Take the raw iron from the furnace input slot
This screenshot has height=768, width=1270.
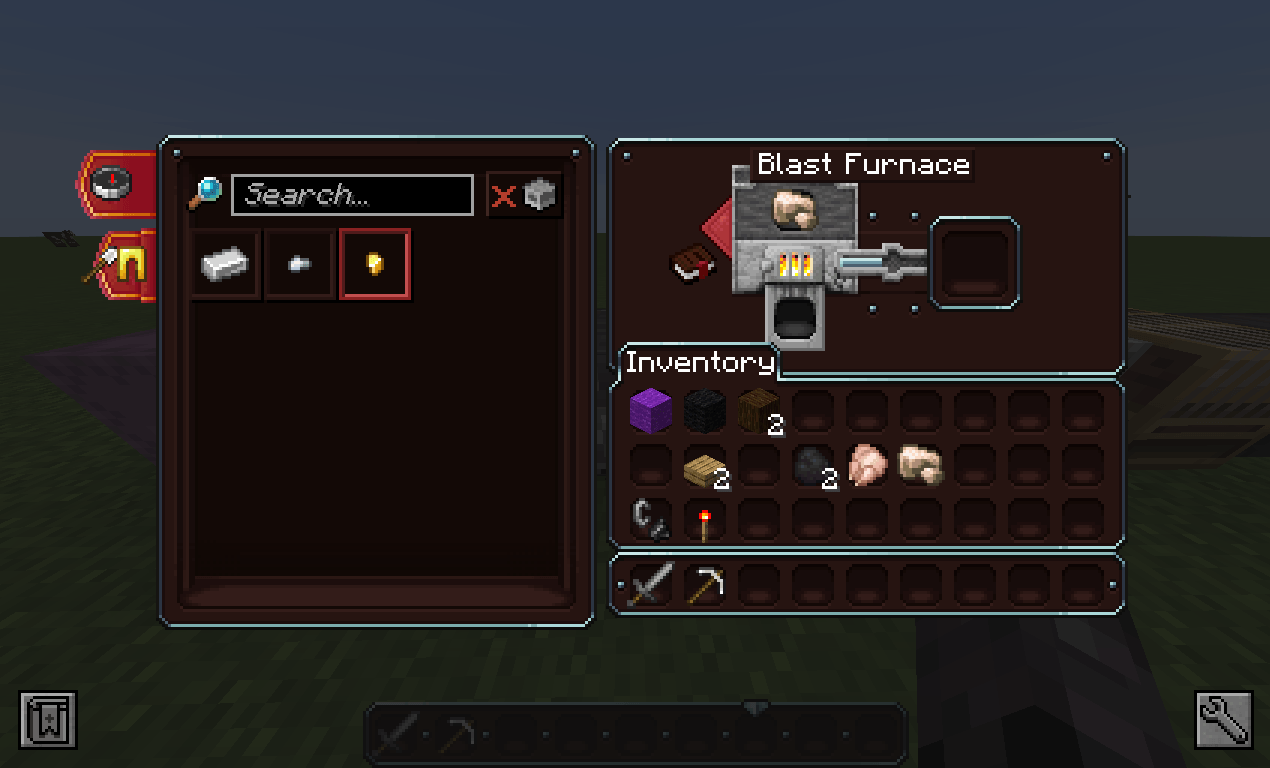(x=795, y=211)
